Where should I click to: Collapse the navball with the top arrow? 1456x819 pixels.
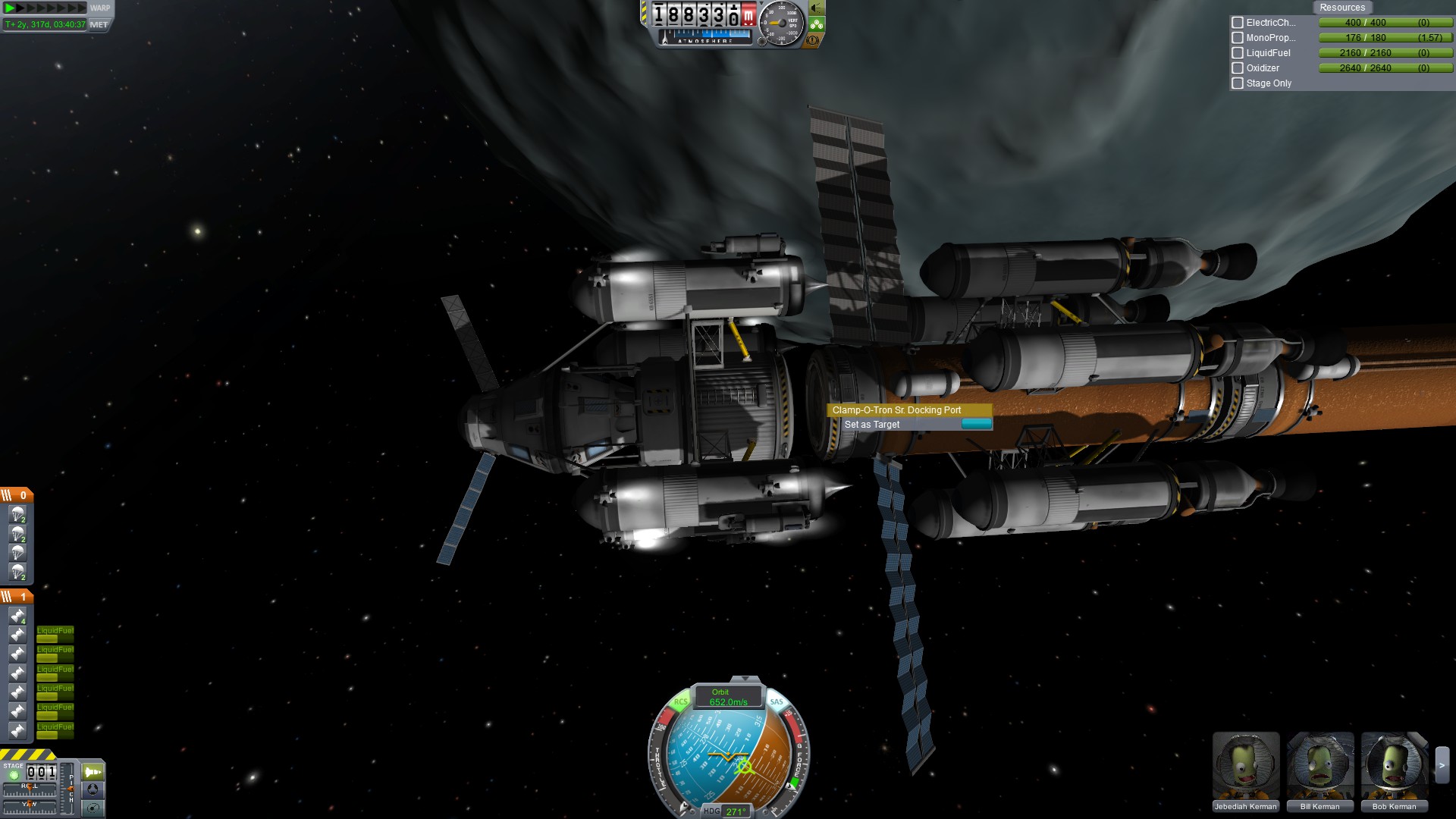click(745, 679)
